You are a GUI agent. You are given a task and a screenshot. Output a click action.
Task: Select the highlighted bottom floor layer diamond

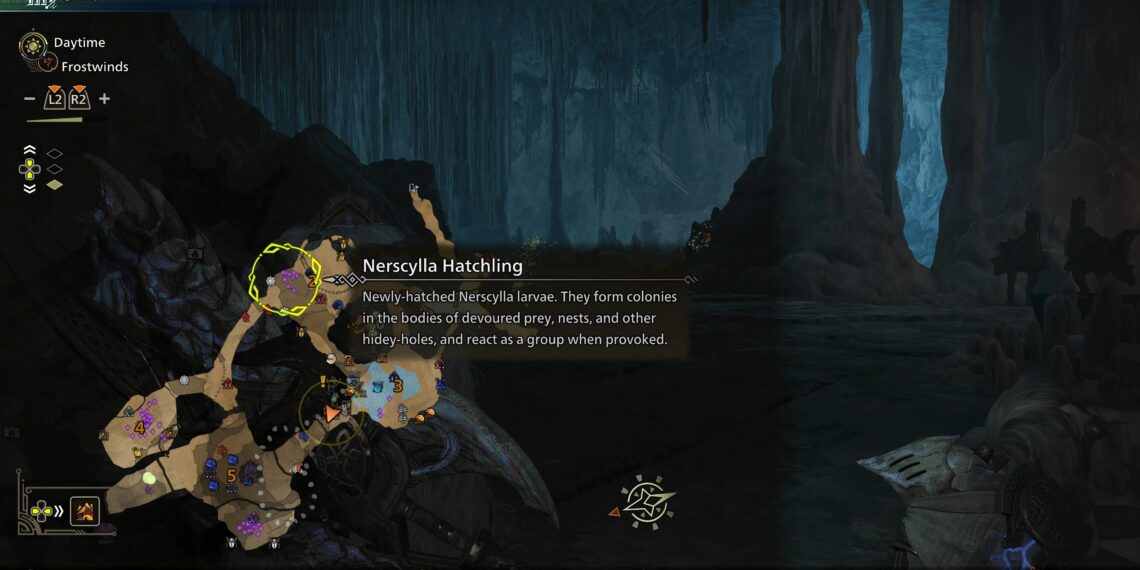point(55,184)
